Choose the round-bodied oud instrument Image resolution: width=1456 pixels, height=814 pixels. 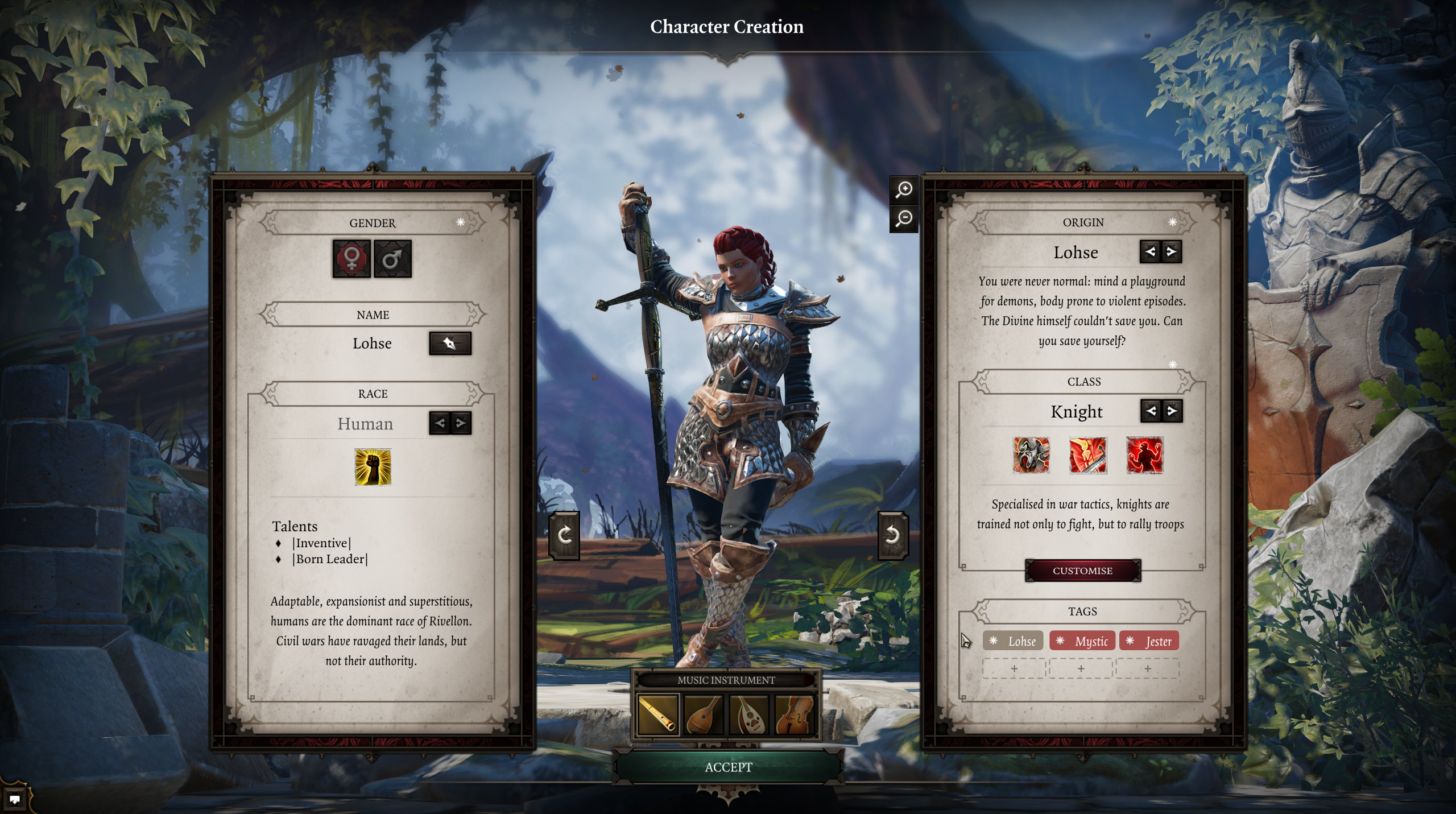tap(749, 714)
